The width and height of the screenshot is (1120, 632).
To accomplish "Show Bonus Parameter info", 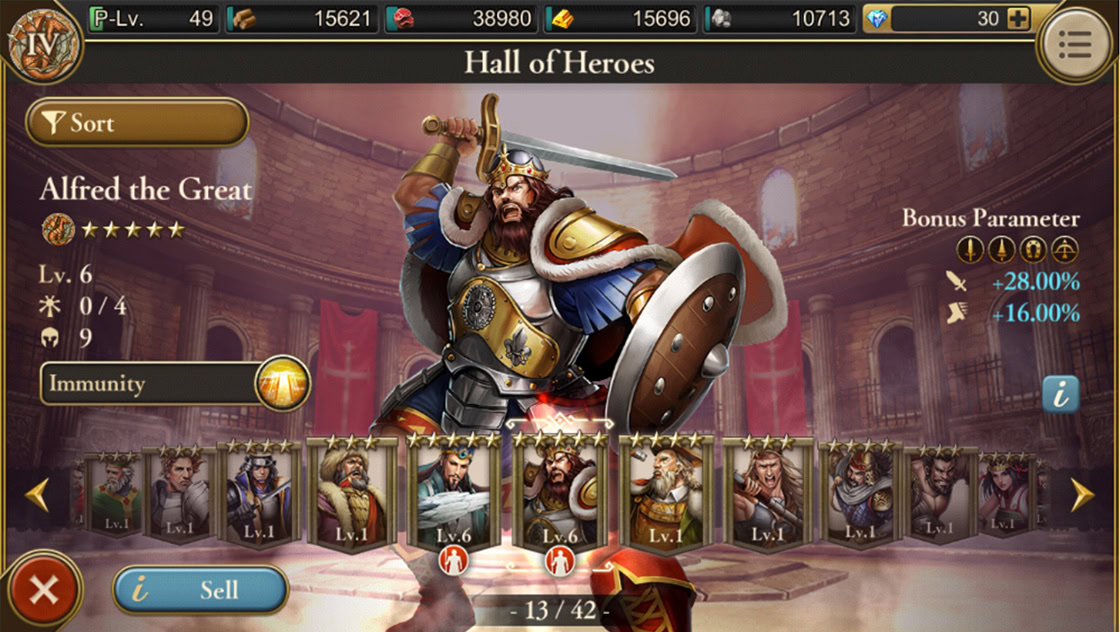I will (1060, 394).
